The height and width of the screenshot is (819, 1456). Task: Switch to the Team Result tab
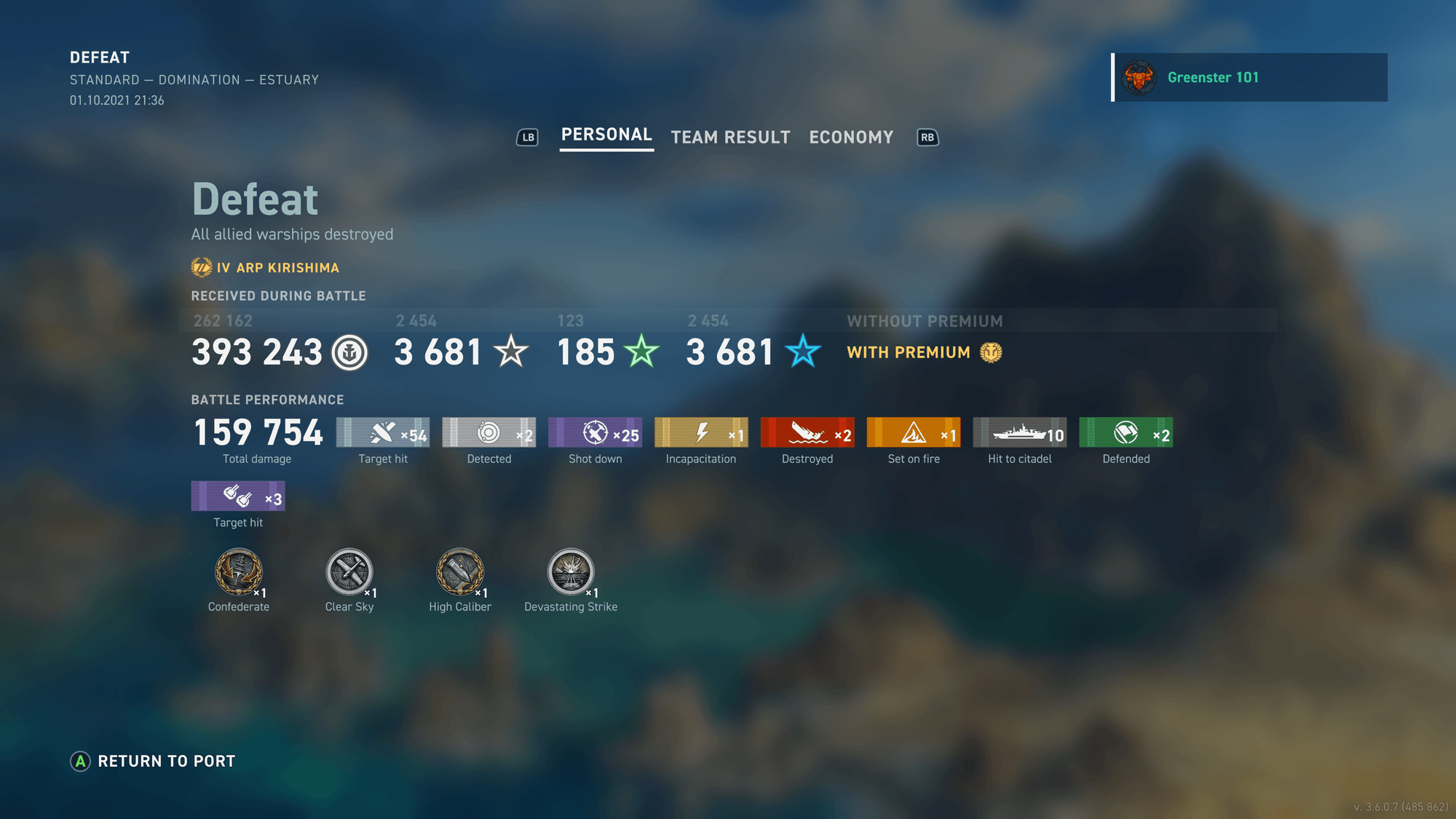[730, 137]
